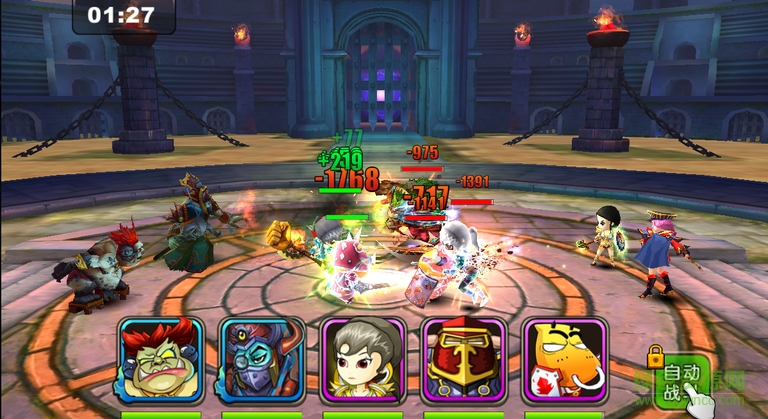Trigger the red armored knight hero skill
Viewport: 768px width, 419px height.
point(464,359)
